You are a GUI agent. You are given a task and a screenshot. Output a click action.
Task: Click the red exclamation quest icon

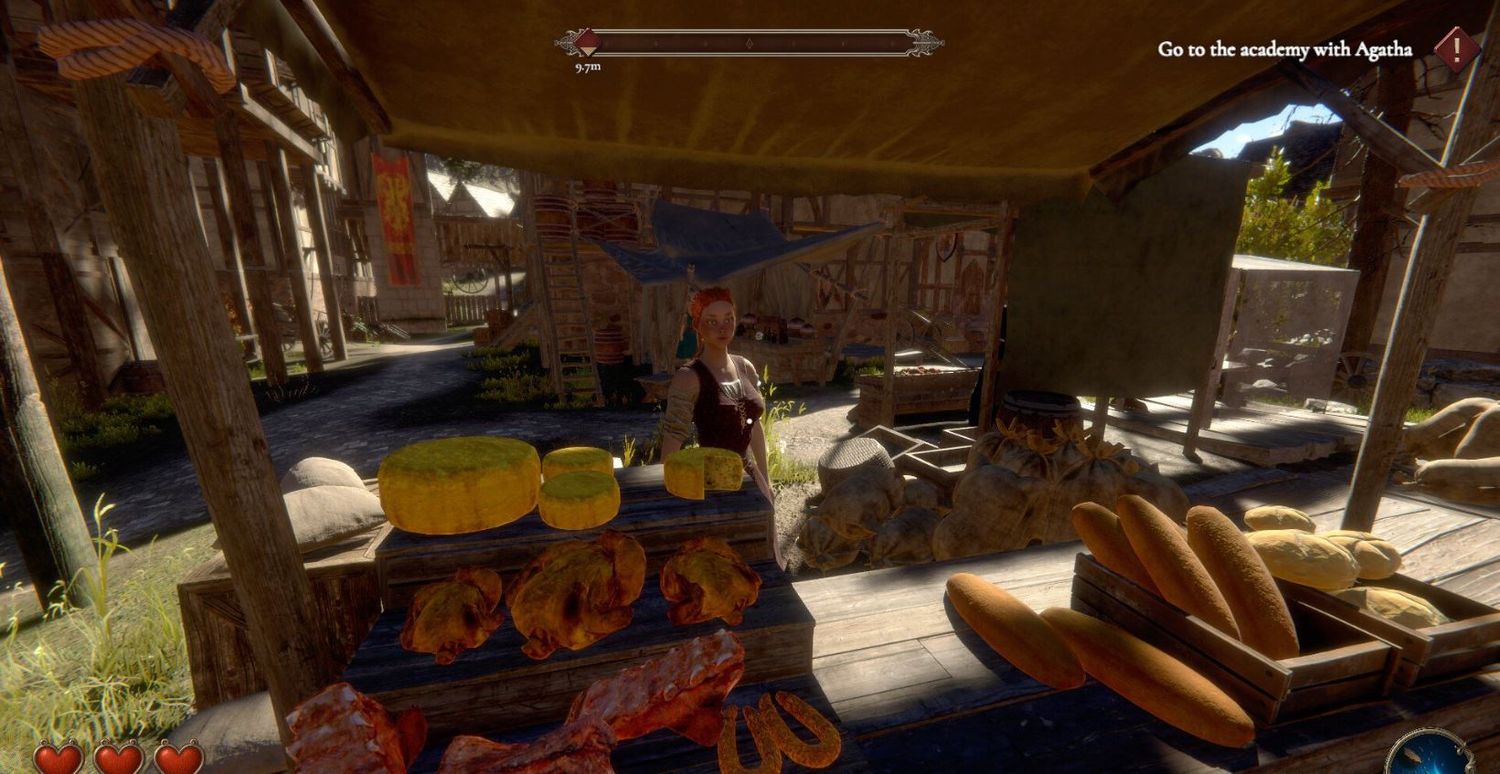(1456, 49)
